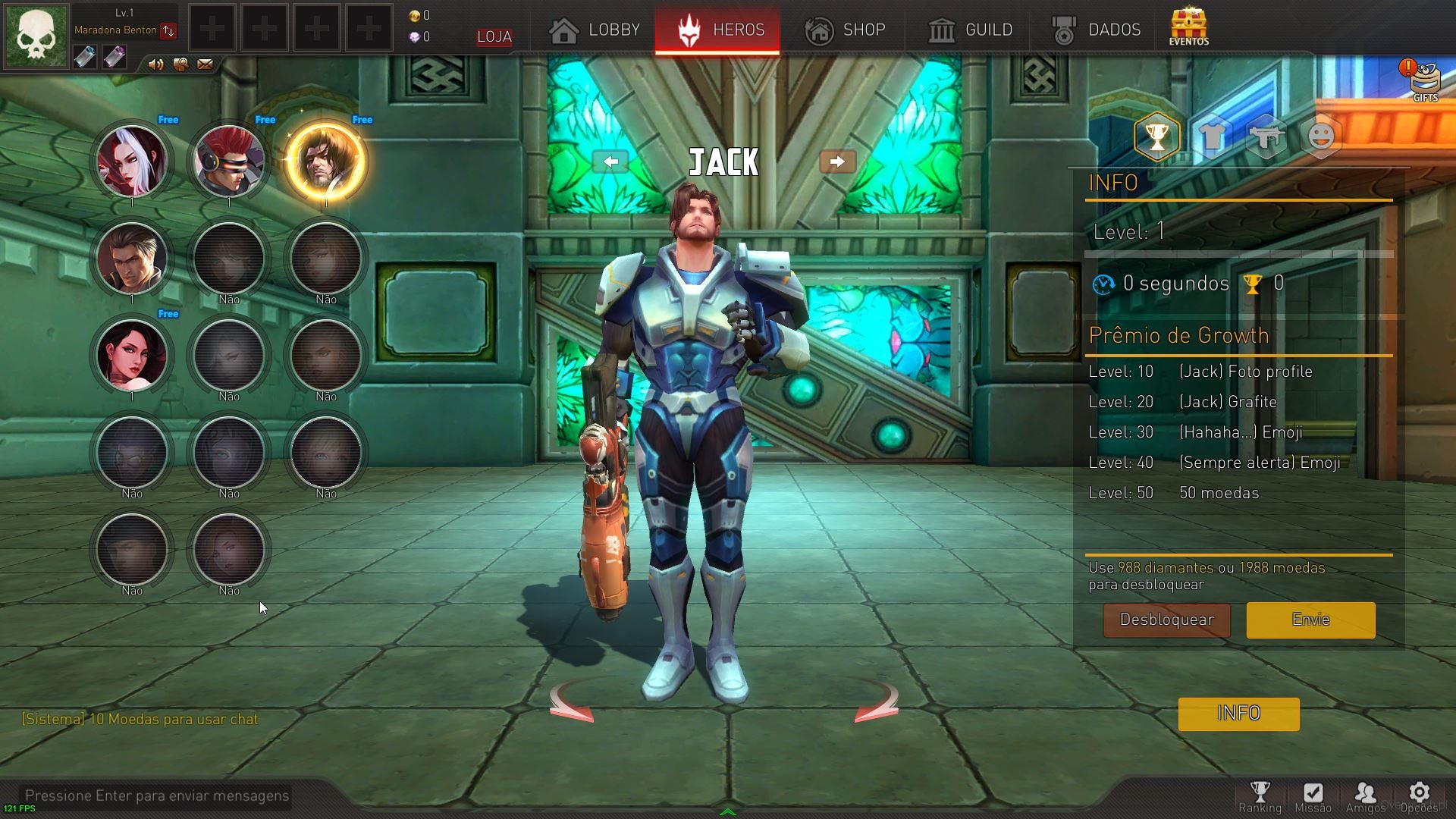Viewport: 1456px width, 819px height.
Task: Open the DADOS menu
Action: pyautogui.click(x=1096, y=30)
